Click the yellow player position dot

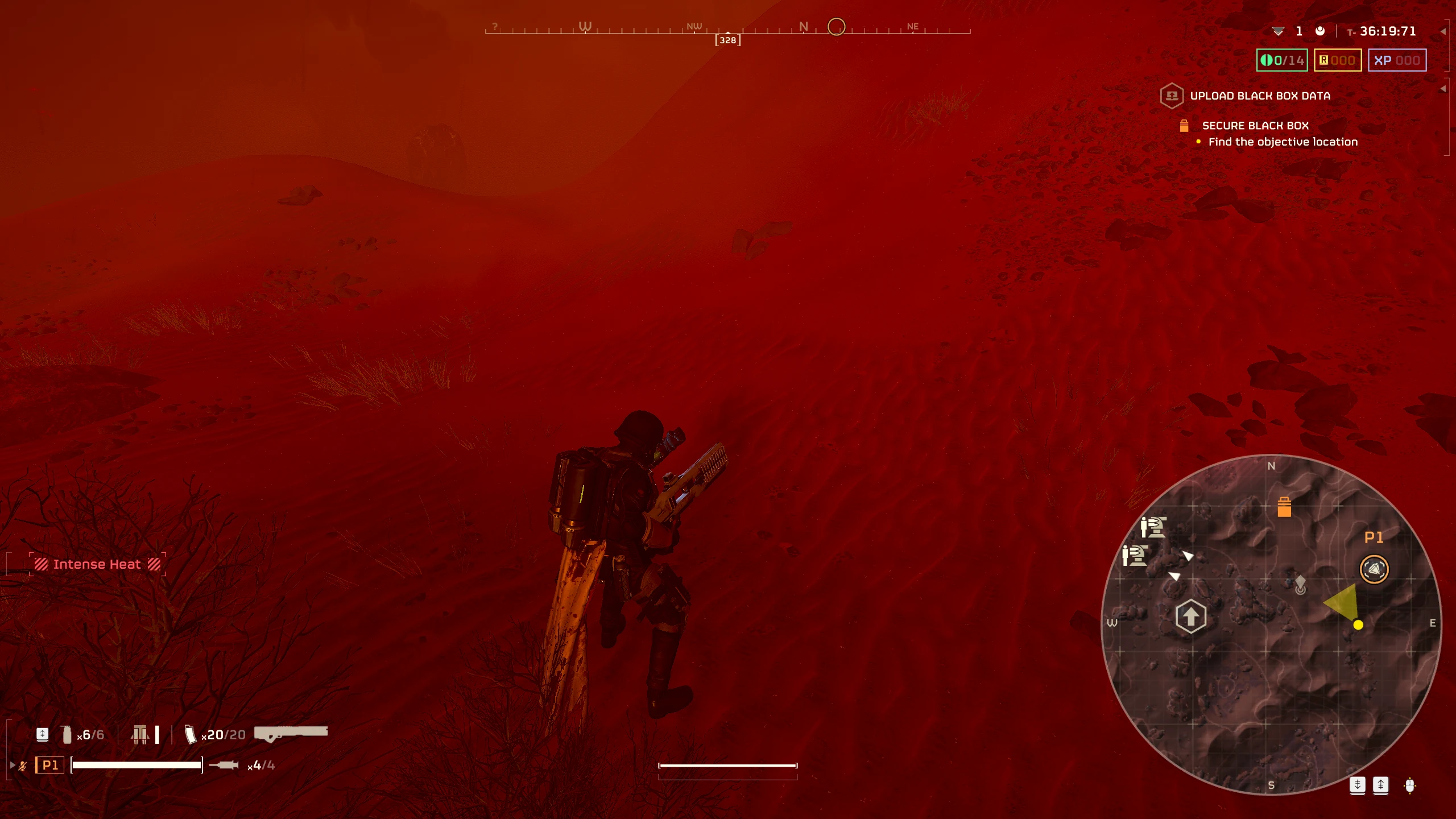(1358, 625)
